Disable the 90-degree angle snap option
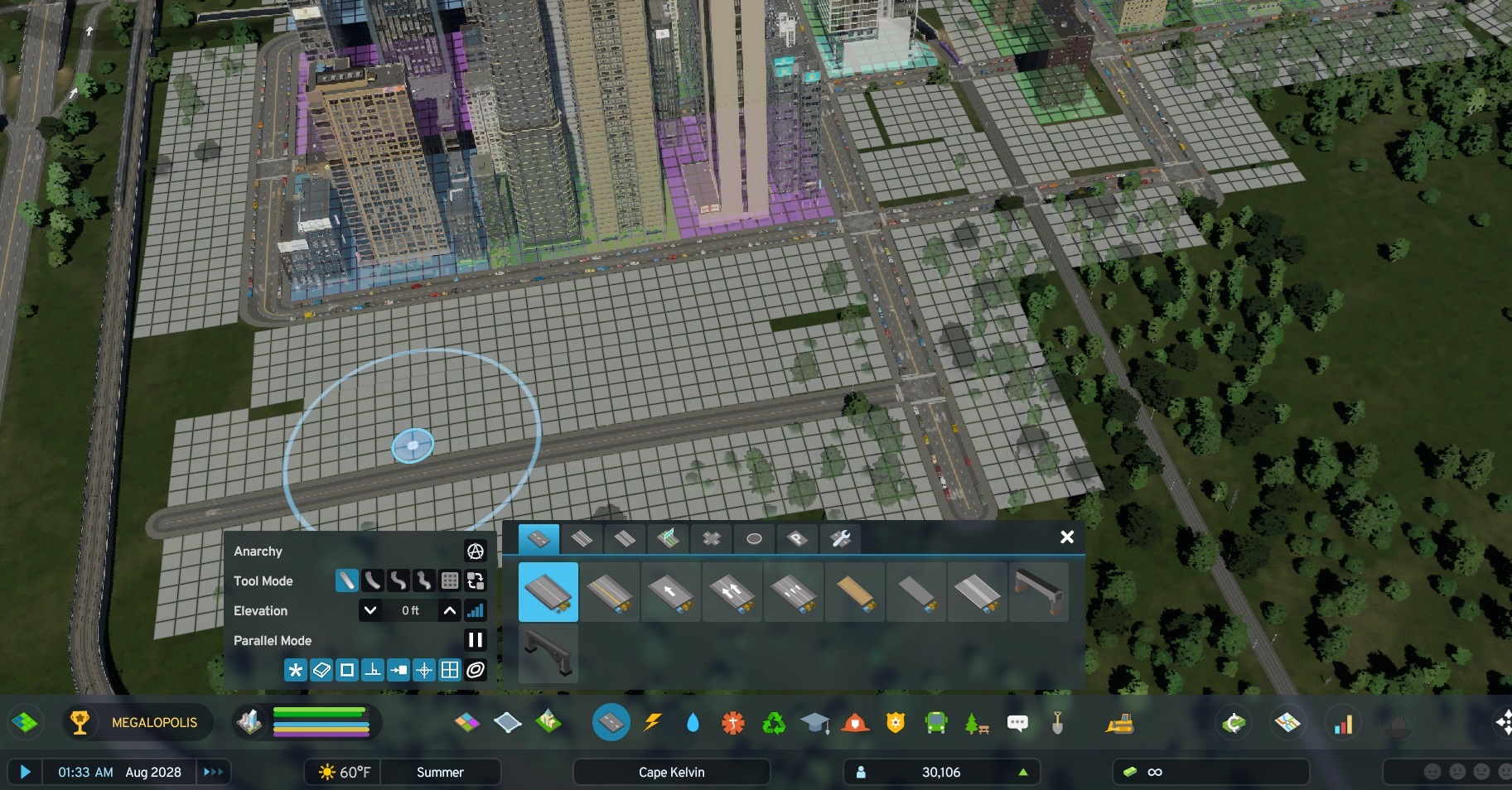1512x790 pixels. click(x=374, y=670)
